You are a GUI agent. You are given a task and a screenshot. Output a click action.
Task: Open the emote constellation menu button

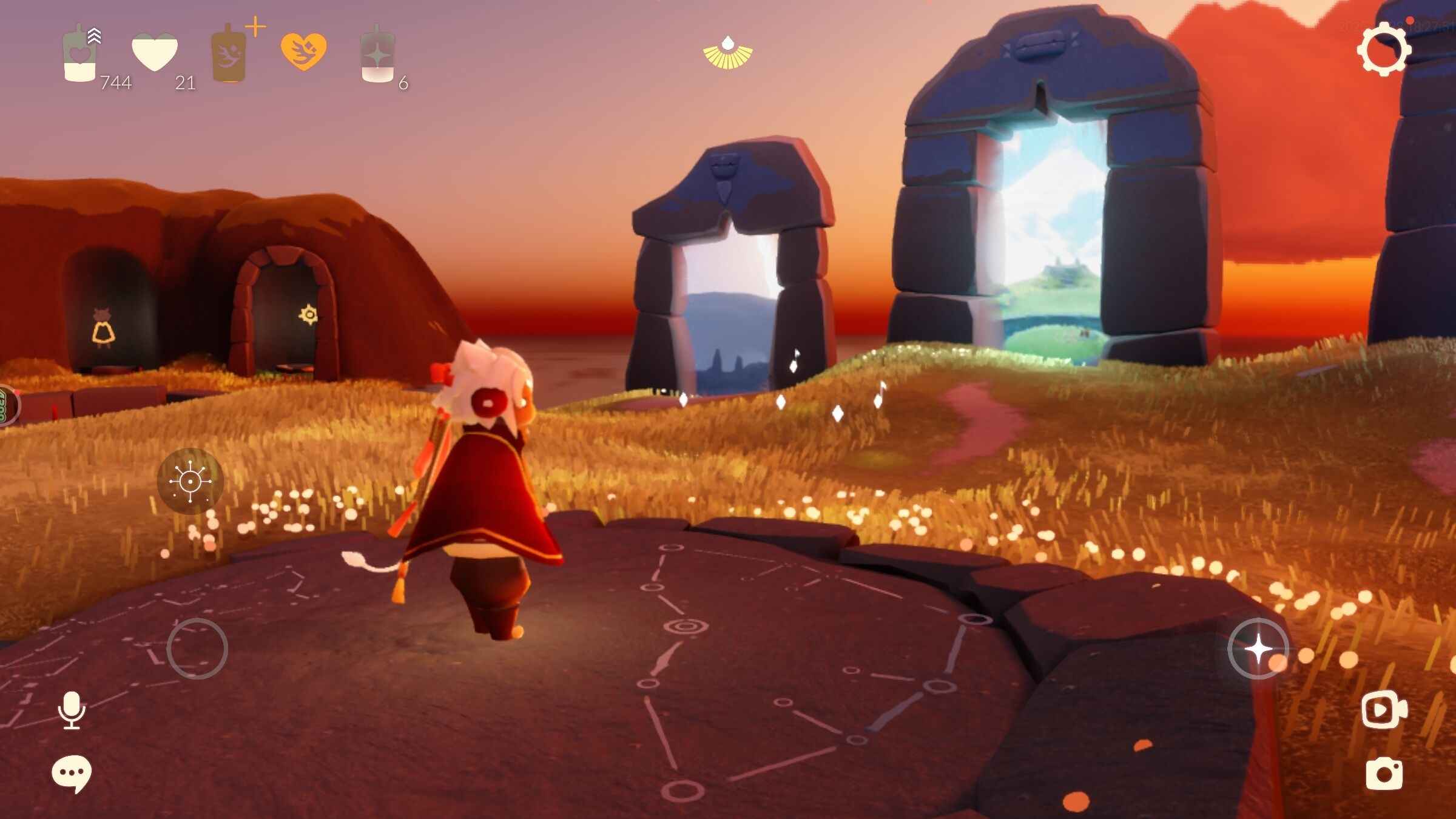tap(190, 481)
